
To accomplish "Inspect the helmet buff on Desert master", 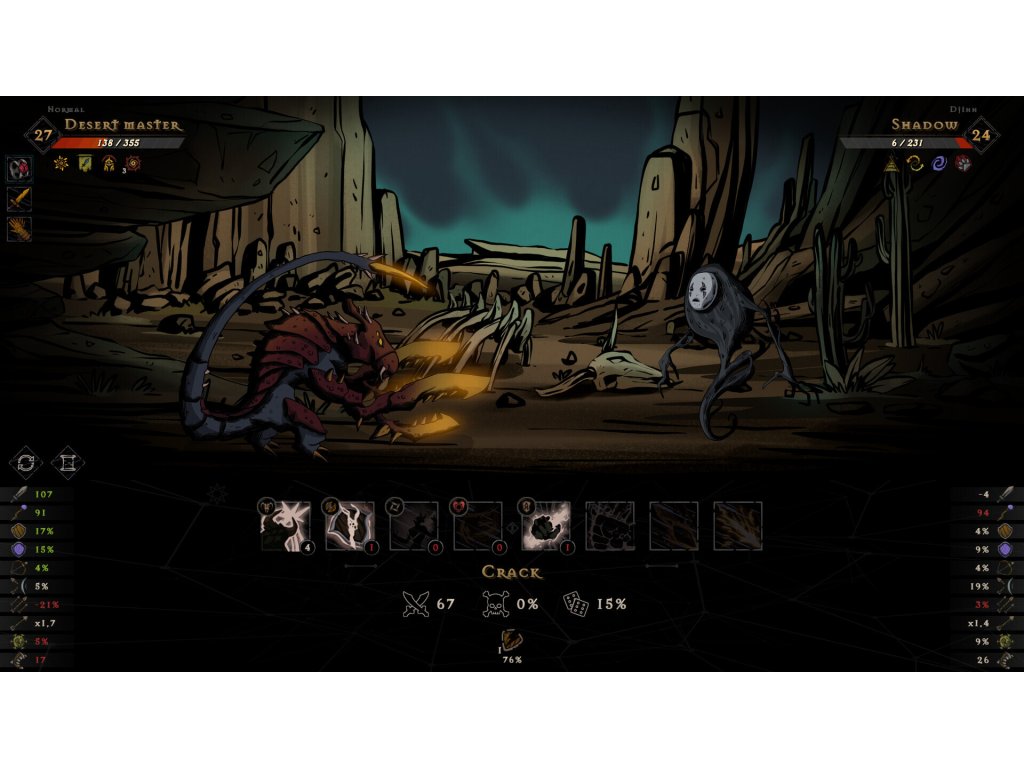I will coord(108,163).
